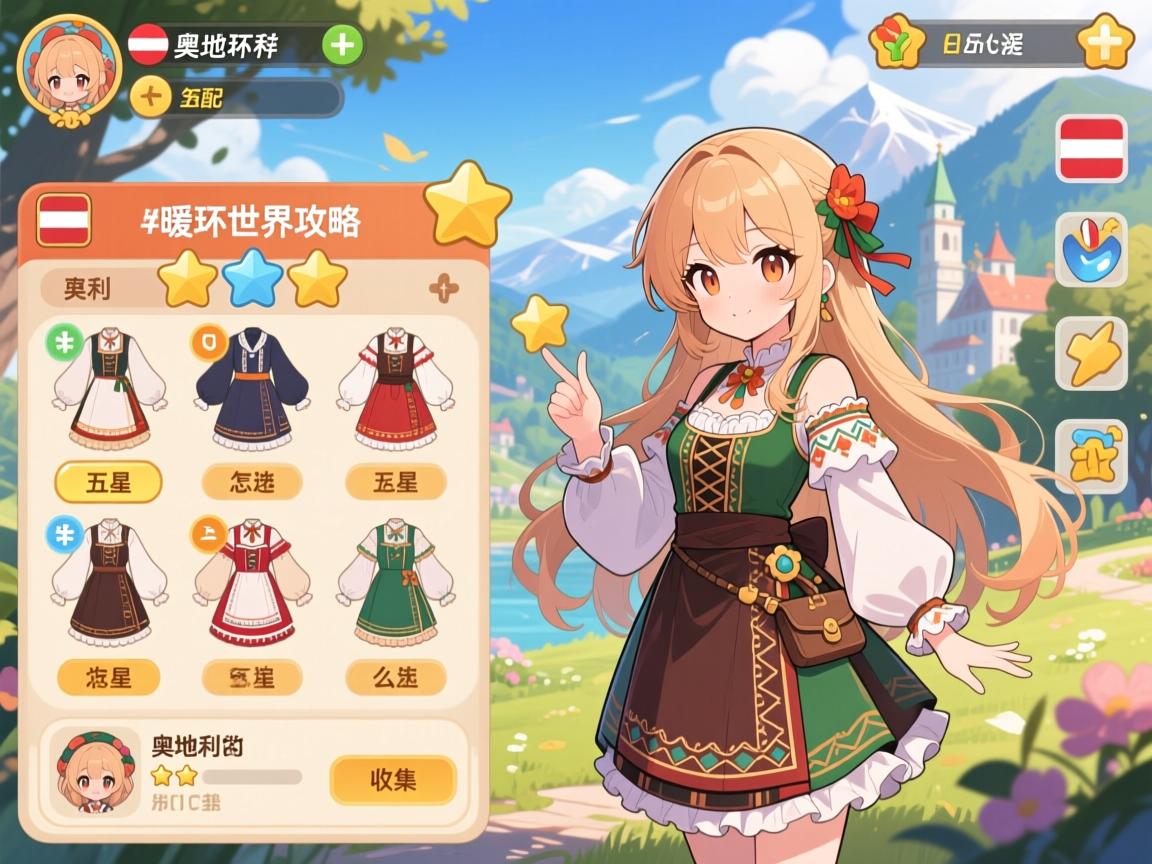1152x864 pixels.
Task: Open the Austria flag button on the right sidebar
Action: point(1091,148)
